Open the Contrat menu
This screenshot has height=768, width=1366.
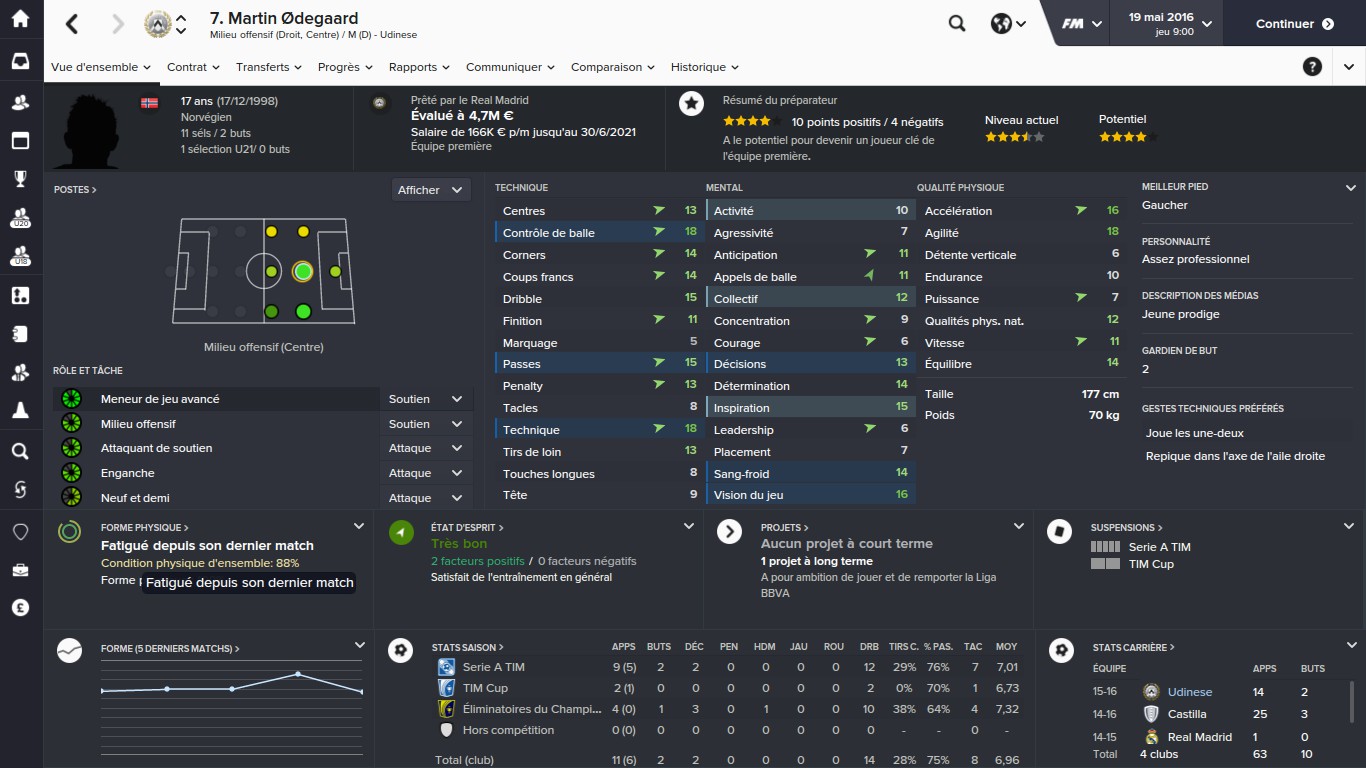[x=193, y=67]
